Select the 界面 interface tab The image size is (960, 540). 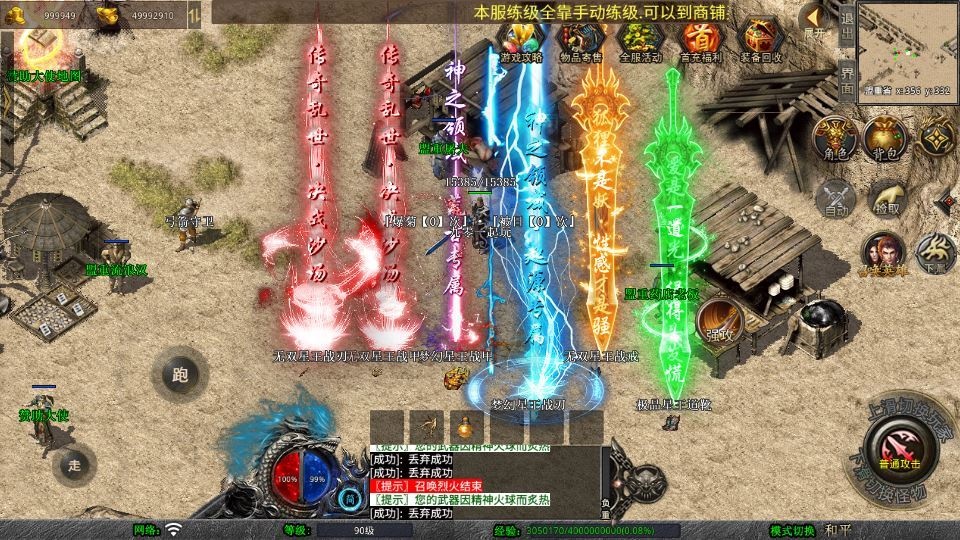[846, 80]
